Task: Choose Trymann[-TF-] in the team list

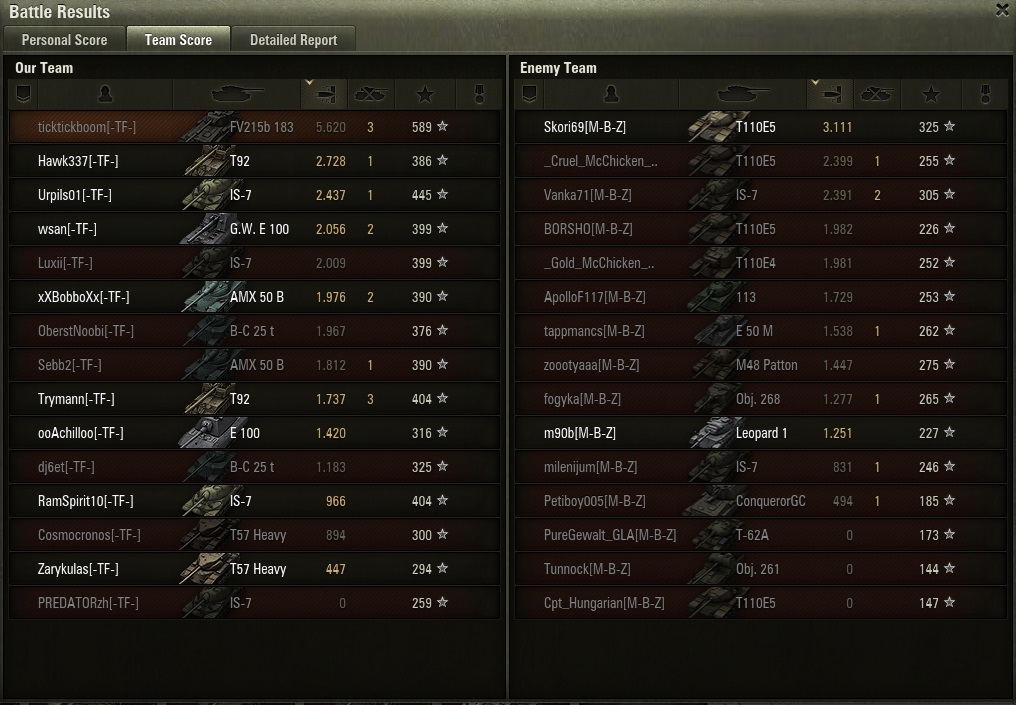Action: [76, 399]
